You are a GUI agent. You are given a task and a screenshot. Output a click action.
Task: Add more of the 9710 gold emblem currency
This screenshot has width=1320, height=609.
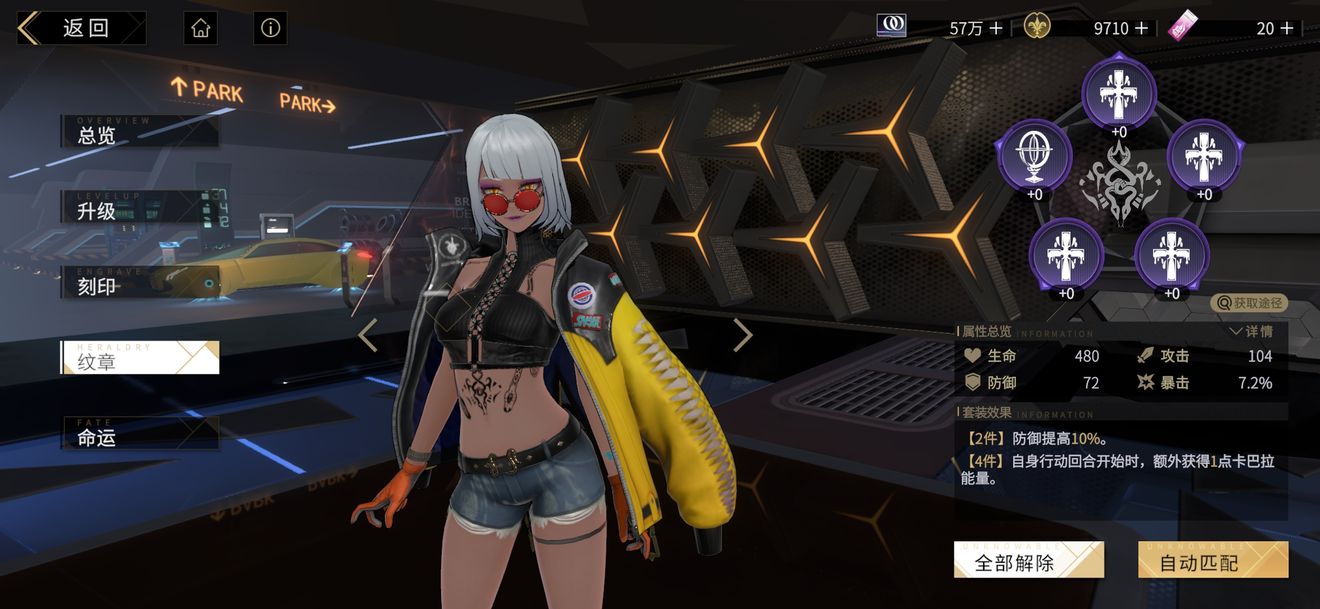tap(1142, 28)
